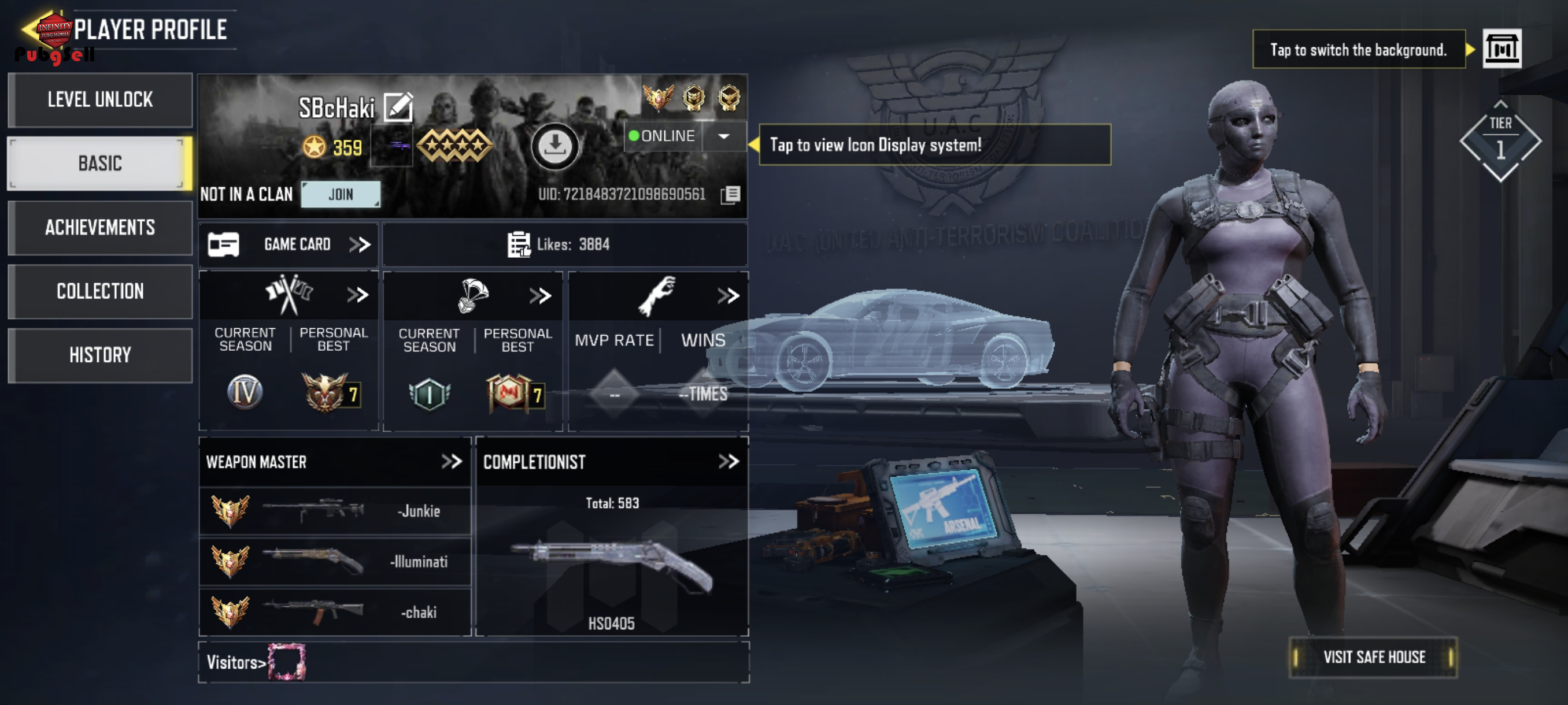This screenshot has height=705, width=1568.
Task: Open the Visitors avatar frame
Action: pyautogui.click(x=287, y=661)
